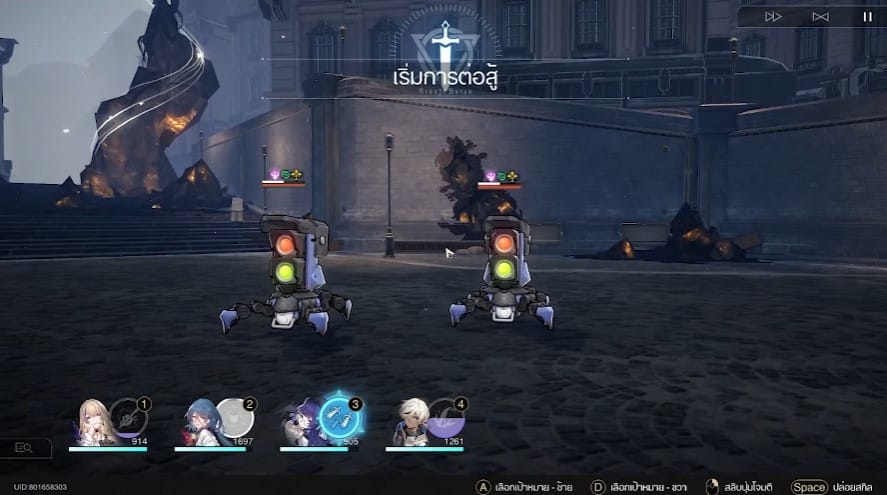Click the purple ultimate icon numbered 4

click(x=446, y=418)
